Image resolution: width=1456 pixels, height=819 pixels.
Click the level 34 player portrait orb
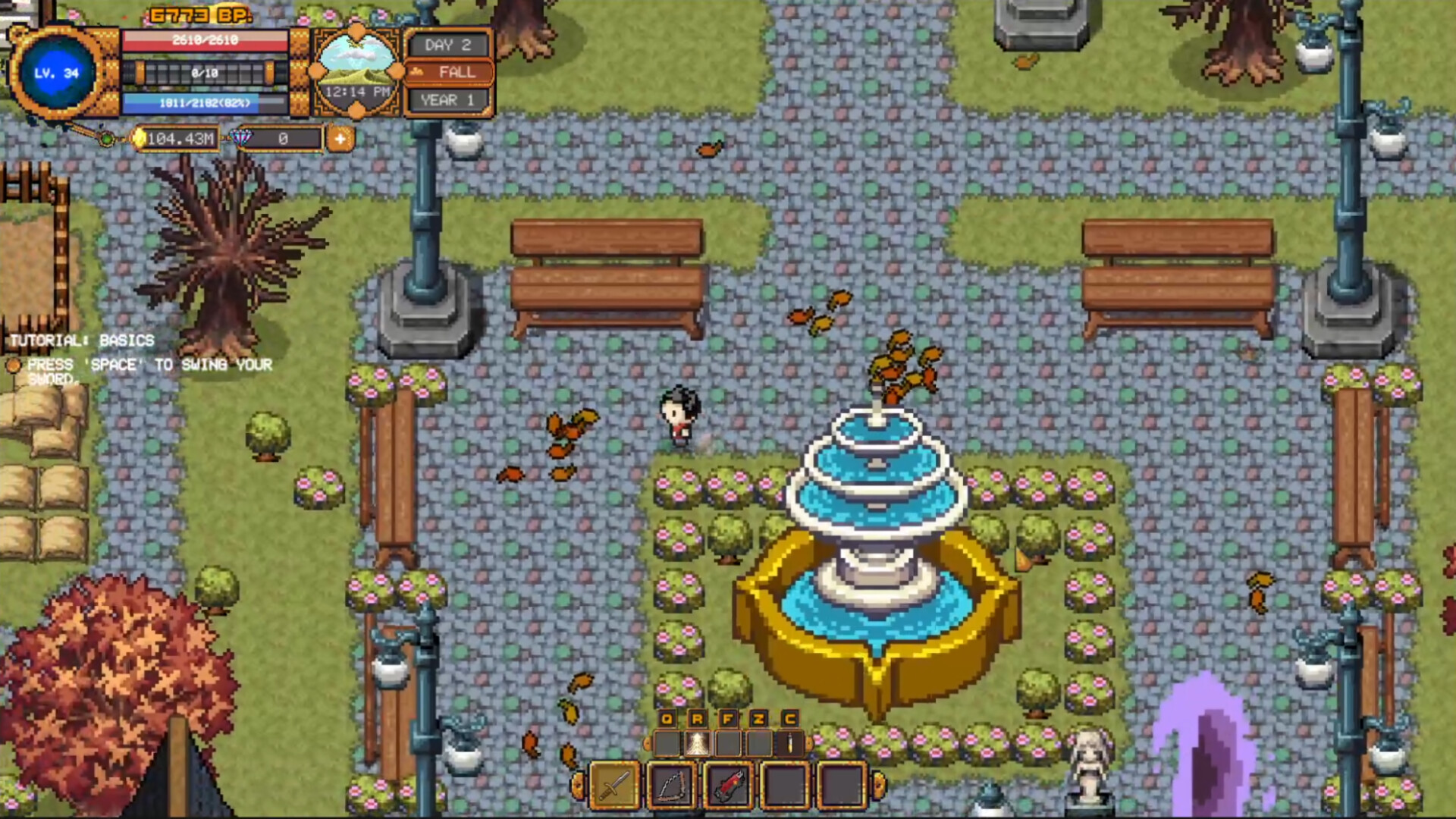[57, 74]
